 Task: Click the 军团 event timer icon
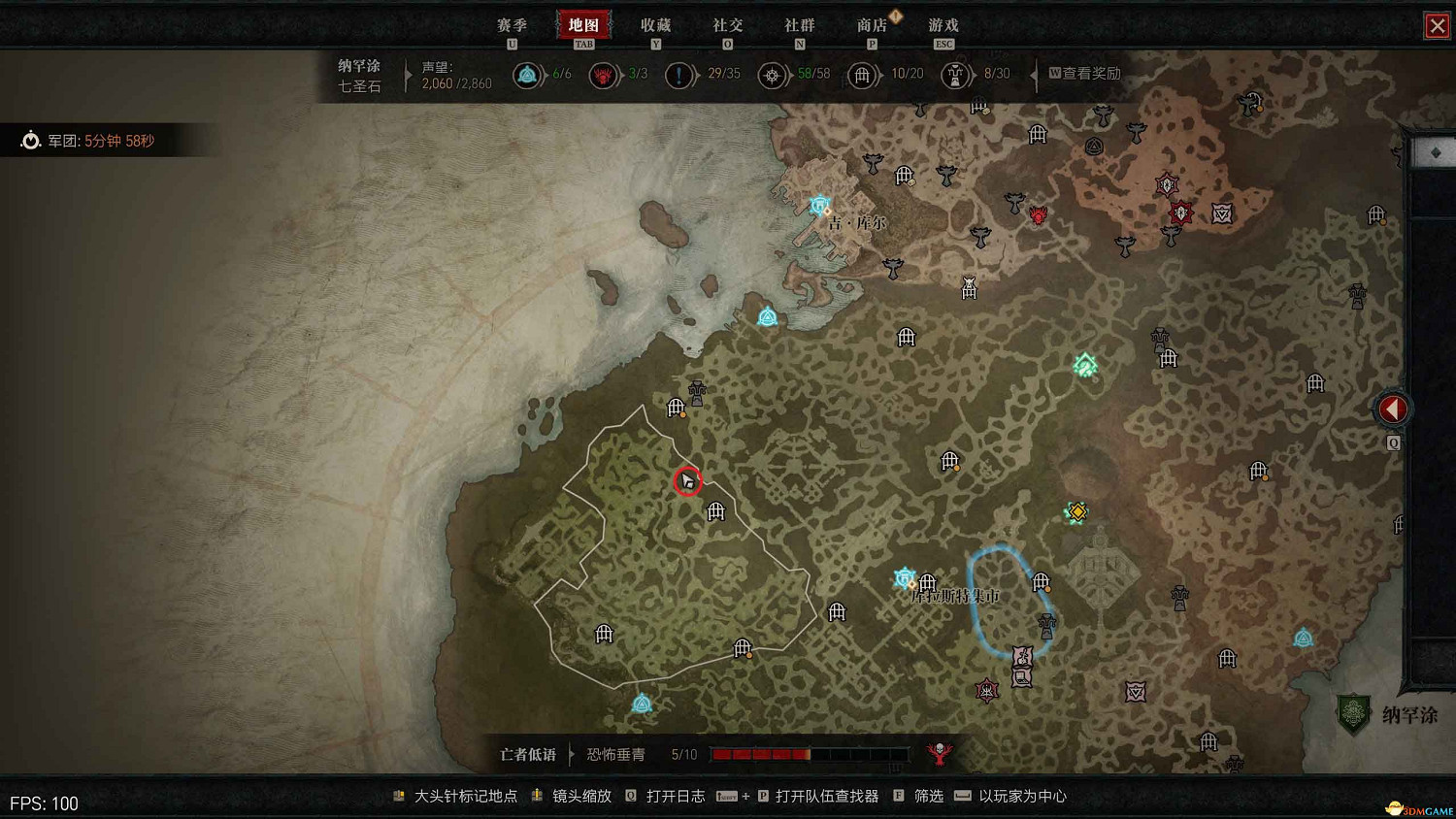point(31,140)
